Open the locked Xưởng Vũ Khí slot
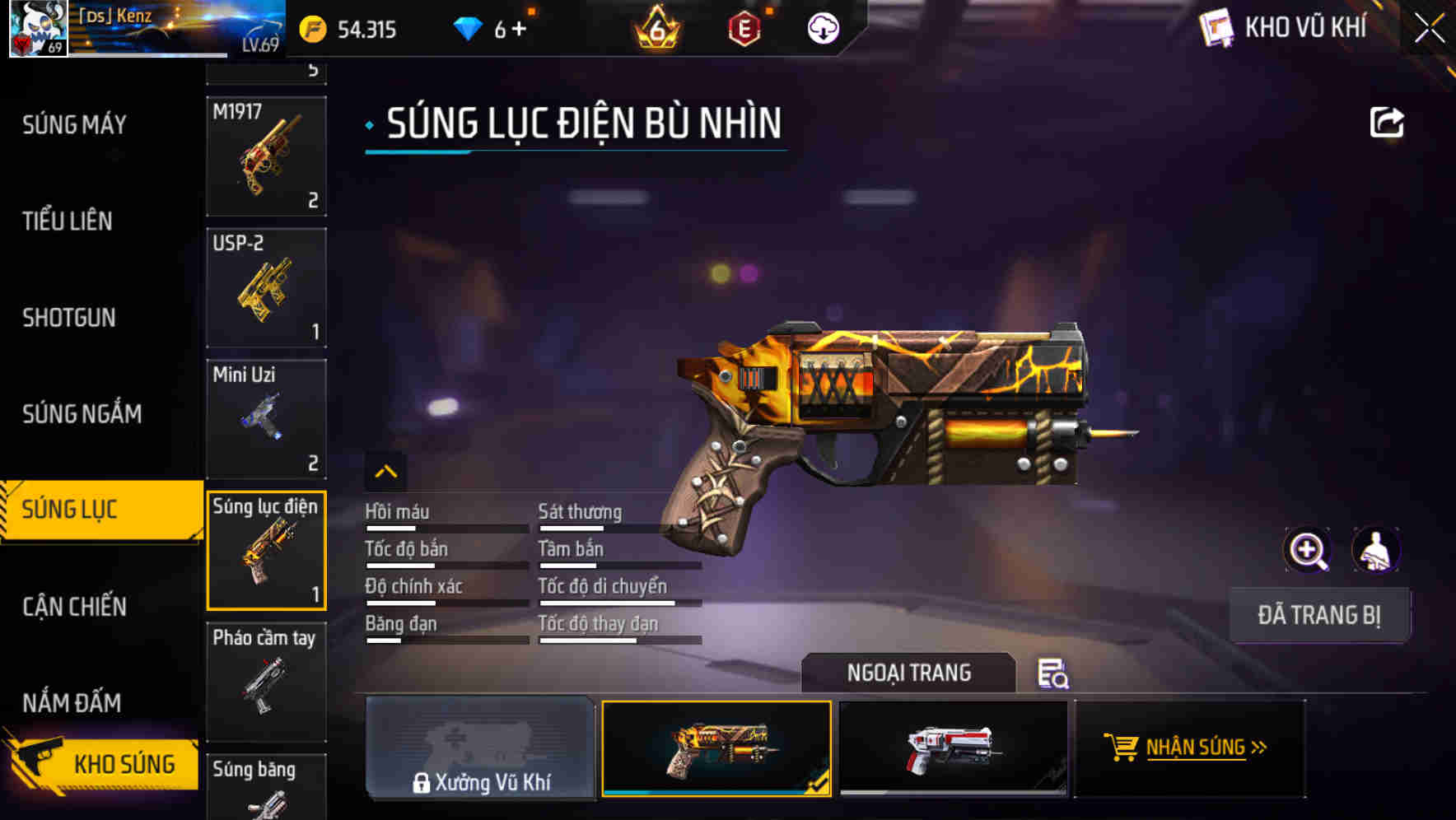 tap(480, 751)
